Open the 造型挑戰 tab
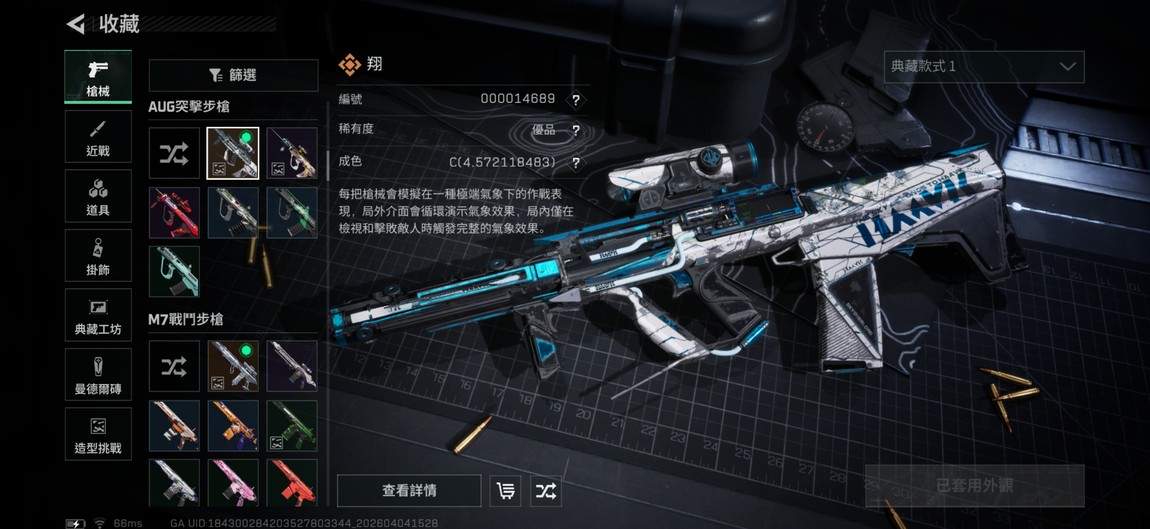This screenshot has height=529, width=1150. pos(98,434)
